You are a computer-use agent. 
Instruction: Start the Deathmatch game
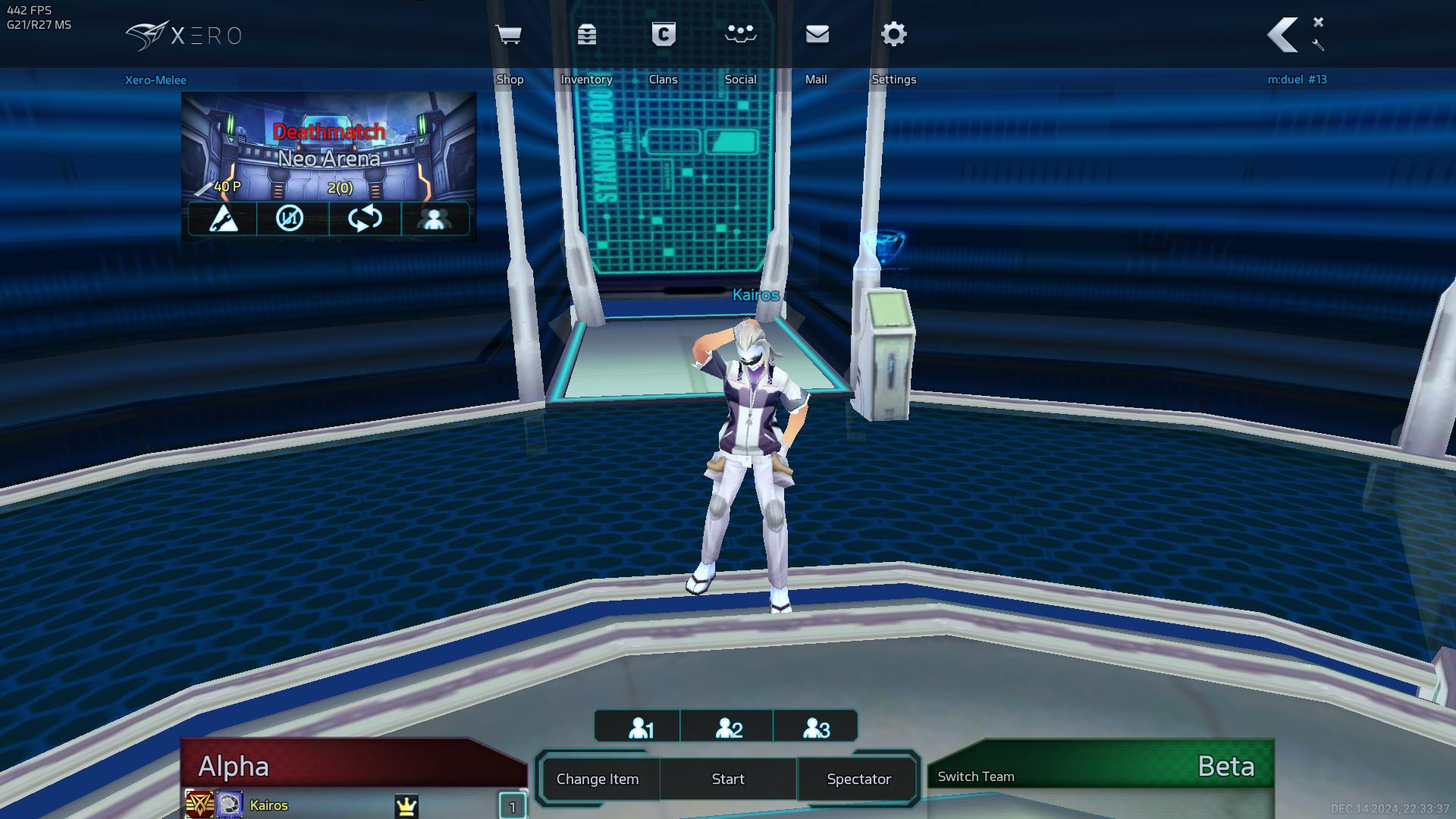tap(728, 779)
